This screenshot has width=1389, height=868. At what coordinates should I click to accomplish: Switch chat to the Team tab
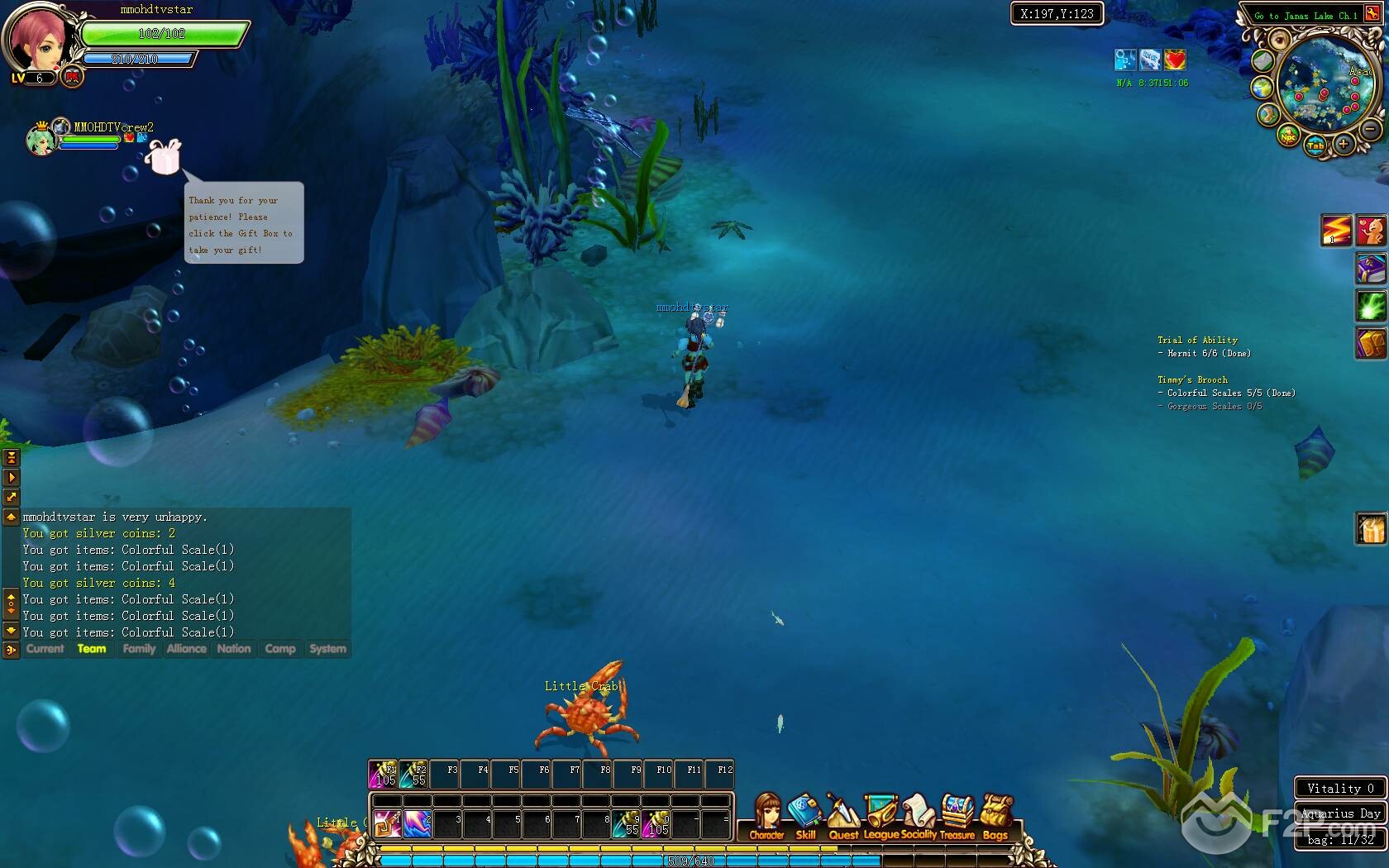pyautogui.click(x=92, y=649)
